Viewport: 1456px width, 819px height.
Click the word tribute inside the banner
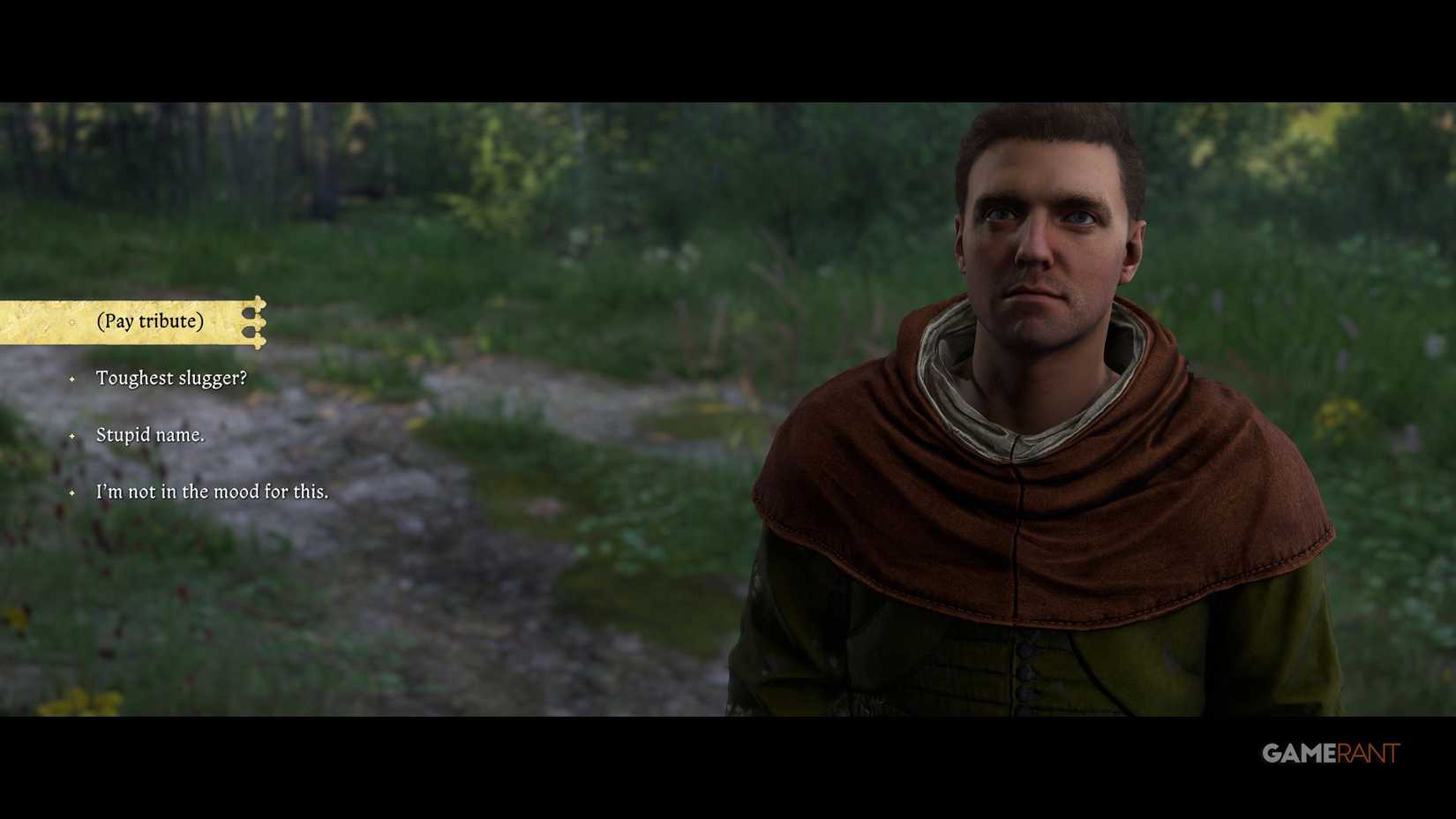coord(171,321)
